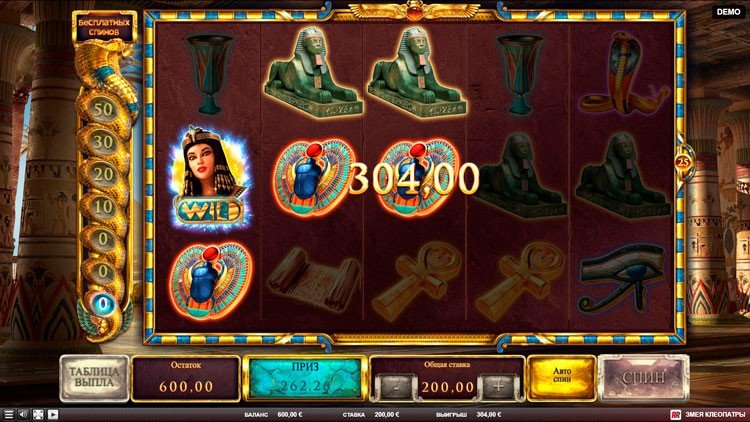
Task: Open the paytable (Таблица выплат)
Action: pyautogui.click(x=95, y=378)
